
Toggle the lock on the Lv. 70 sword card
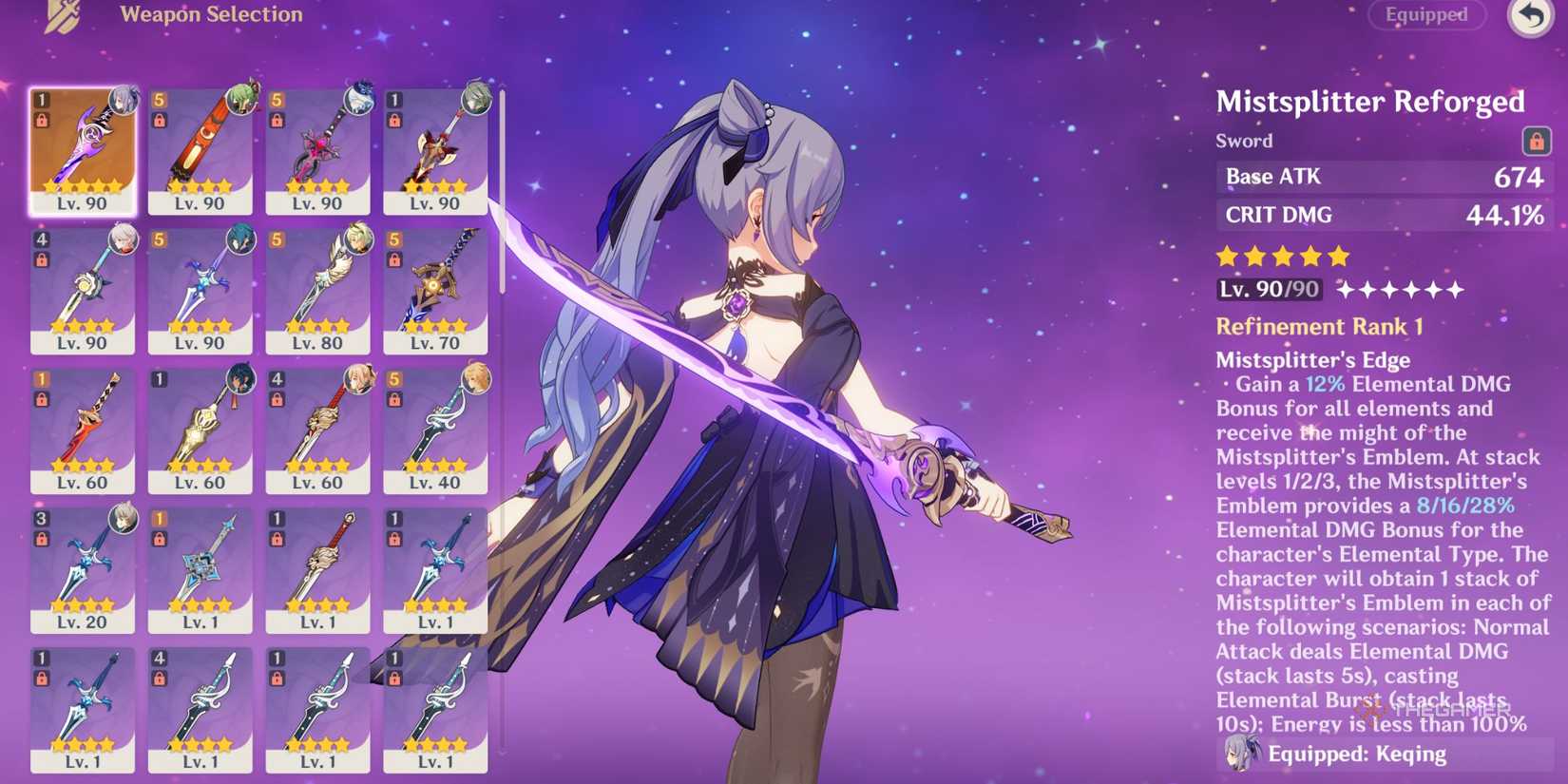click(x=393, y=260)
